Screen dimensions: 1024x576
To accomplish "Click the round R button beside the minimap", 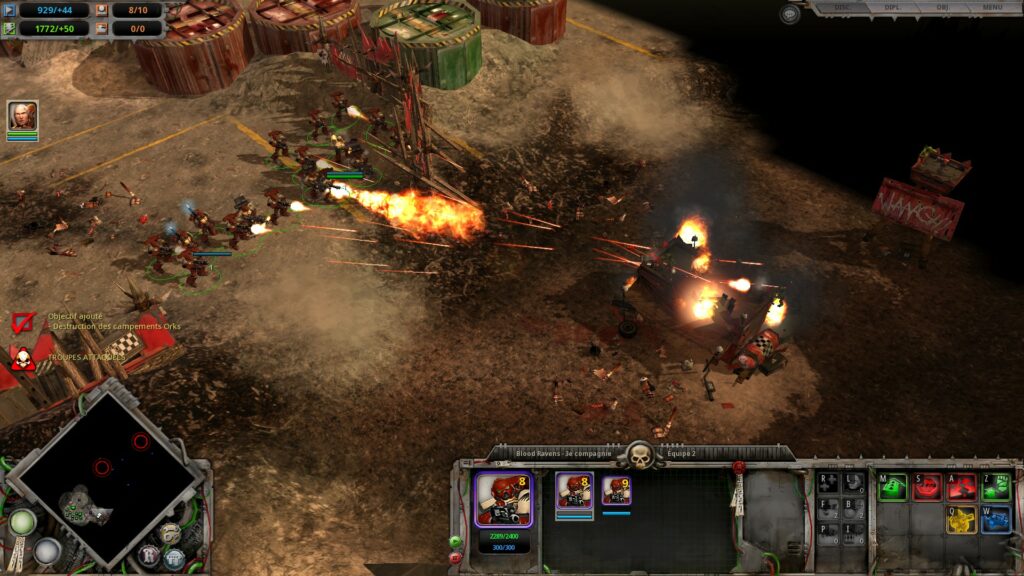I will point(150,553).
